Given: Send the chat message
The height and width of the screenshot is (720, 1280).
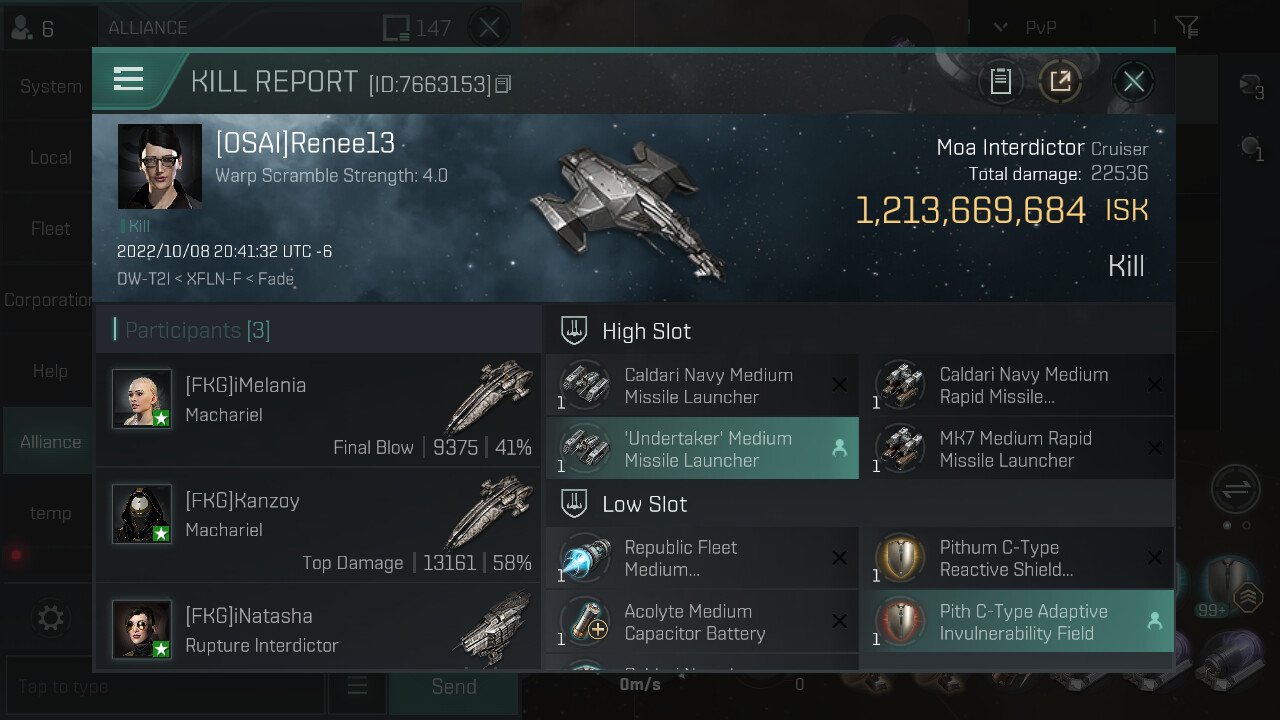Looking at the screenshot, I should click(x=453, y=687).
